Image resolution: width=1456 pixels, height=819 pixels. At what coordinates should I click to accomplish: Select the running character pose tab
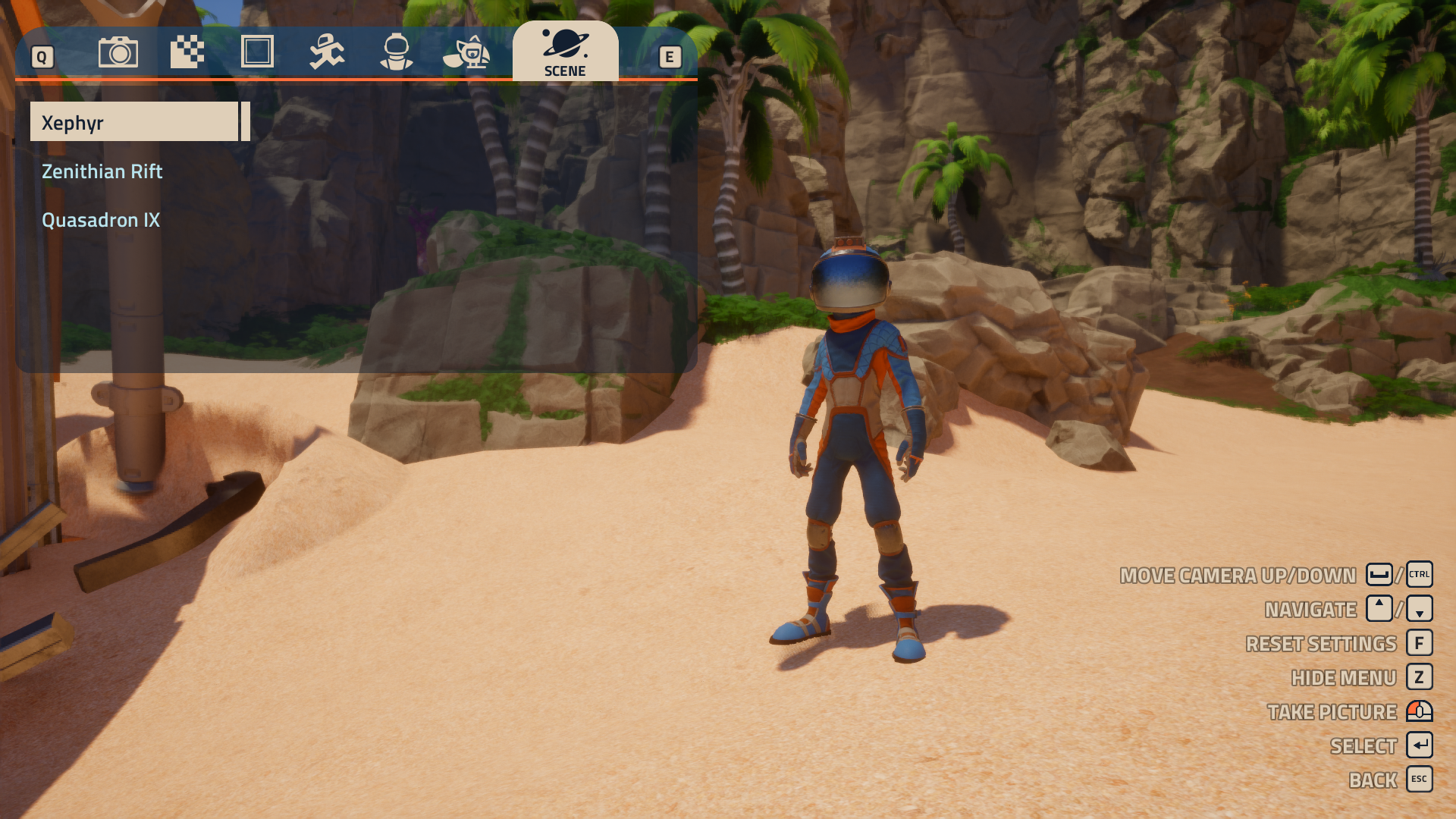[327, 52]
